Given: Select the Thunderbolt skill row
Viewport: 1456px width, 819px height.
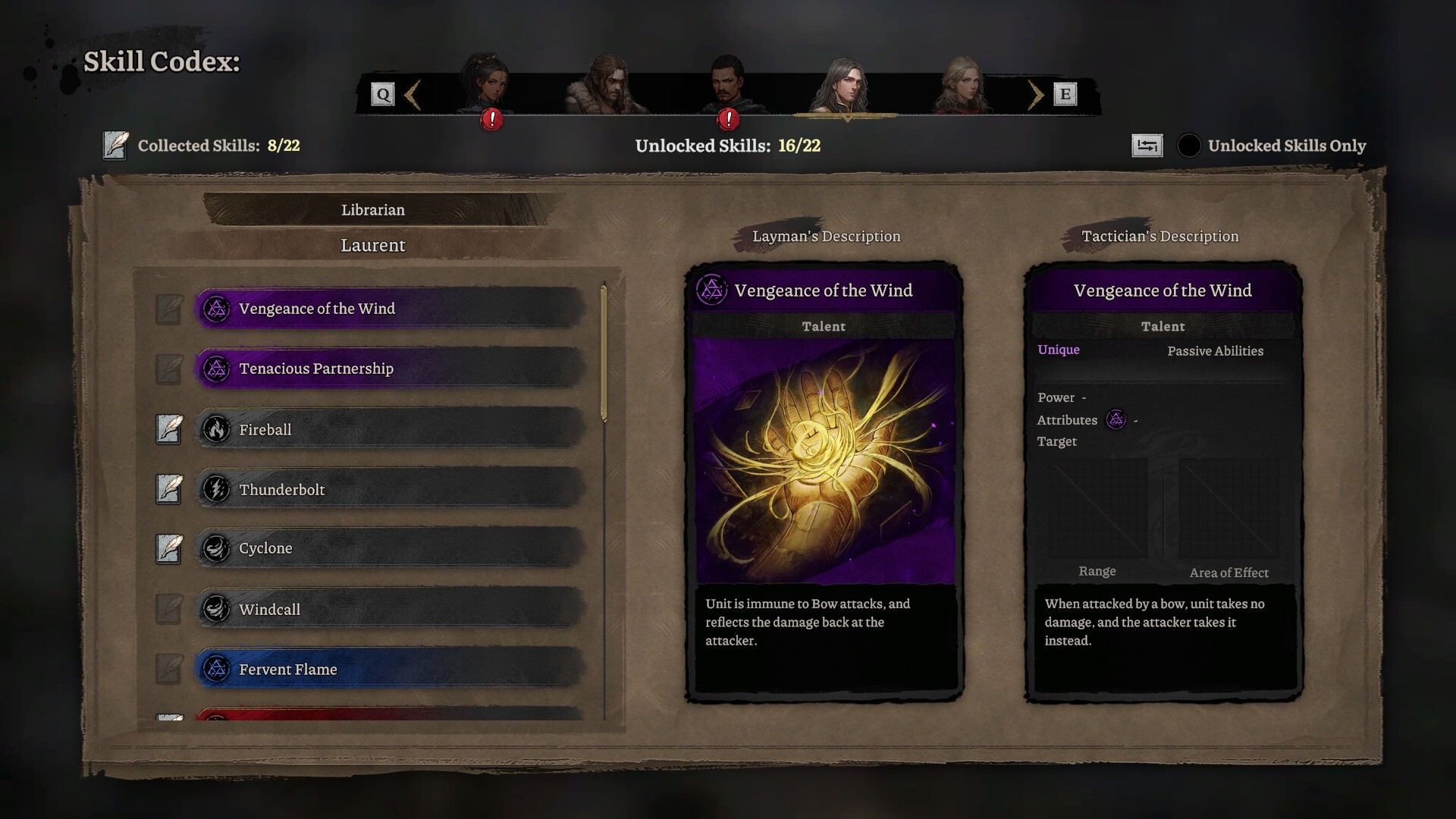Looking at the screenshot, I should 391,489.
